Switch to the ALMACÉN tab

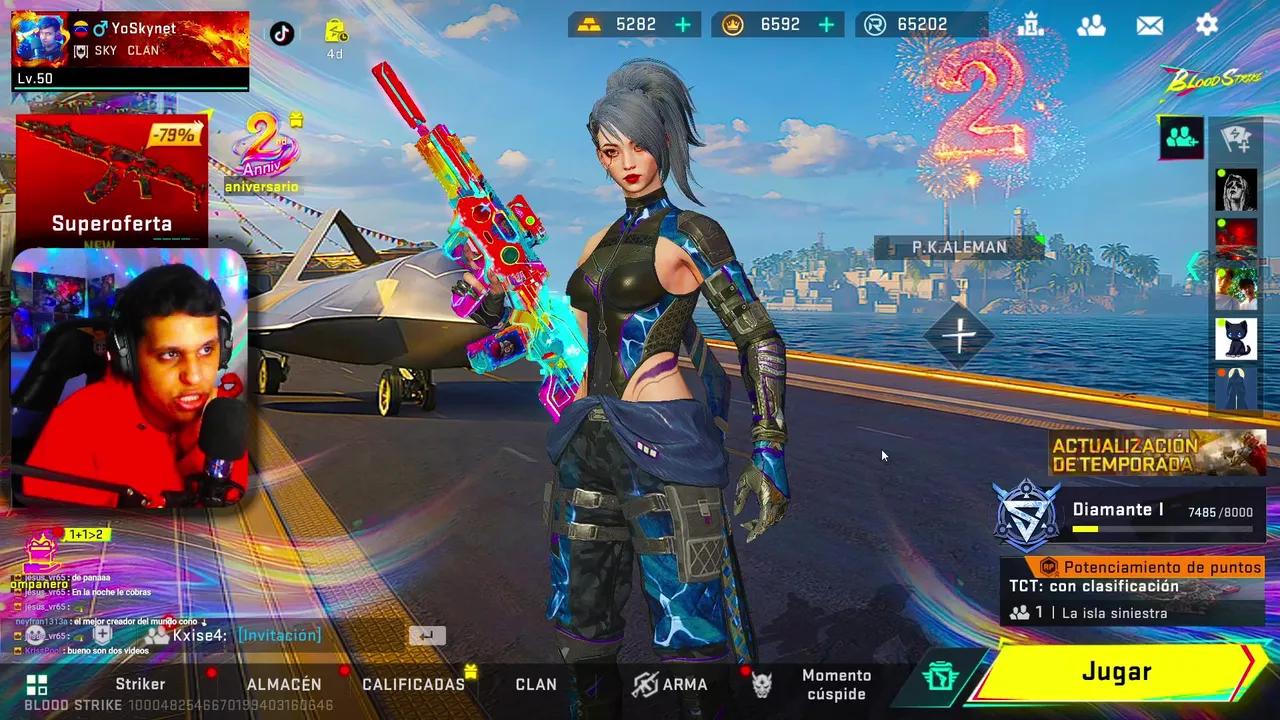[283, 684]
